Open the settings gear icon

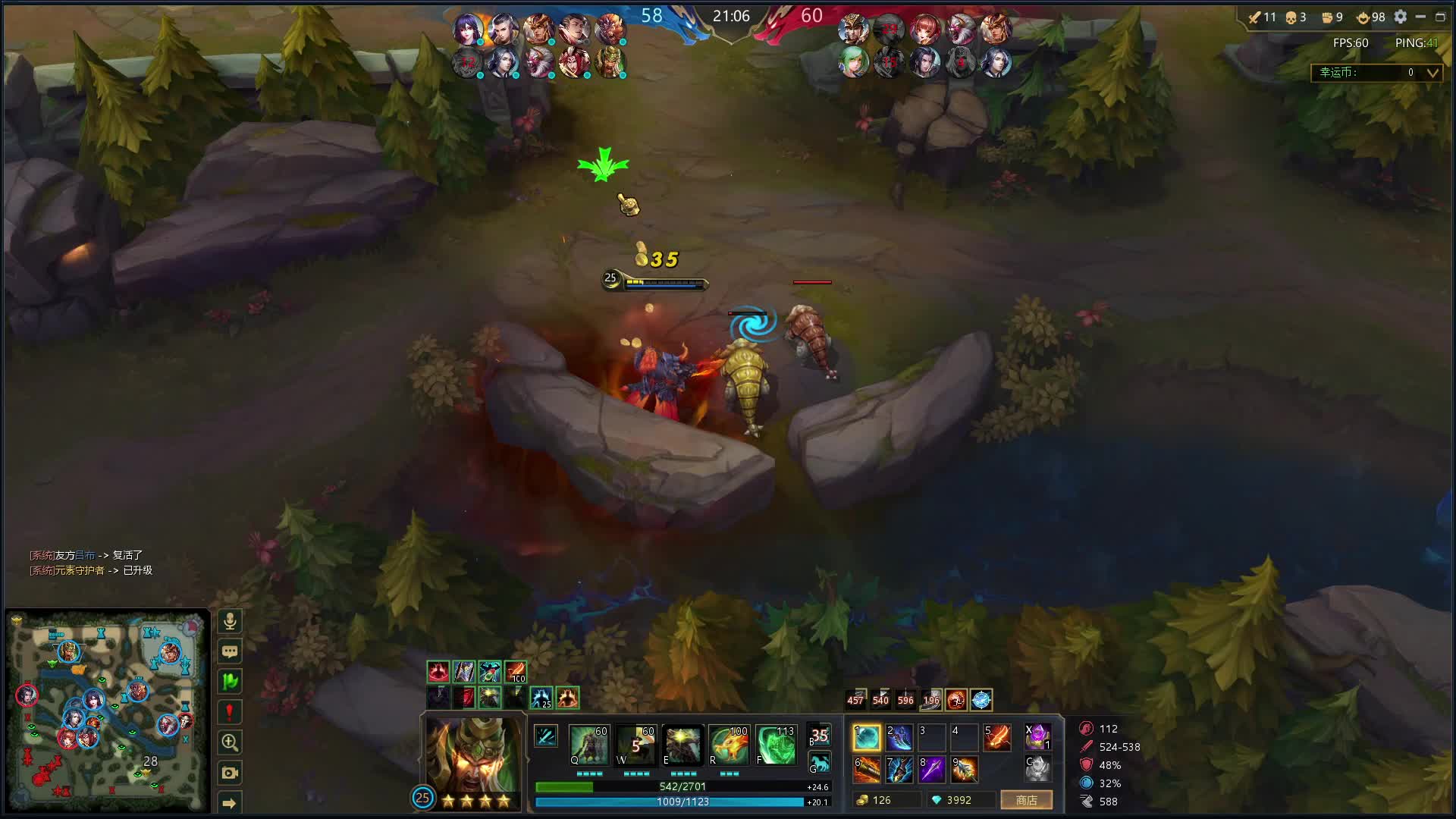click(x=1401, y=17)
